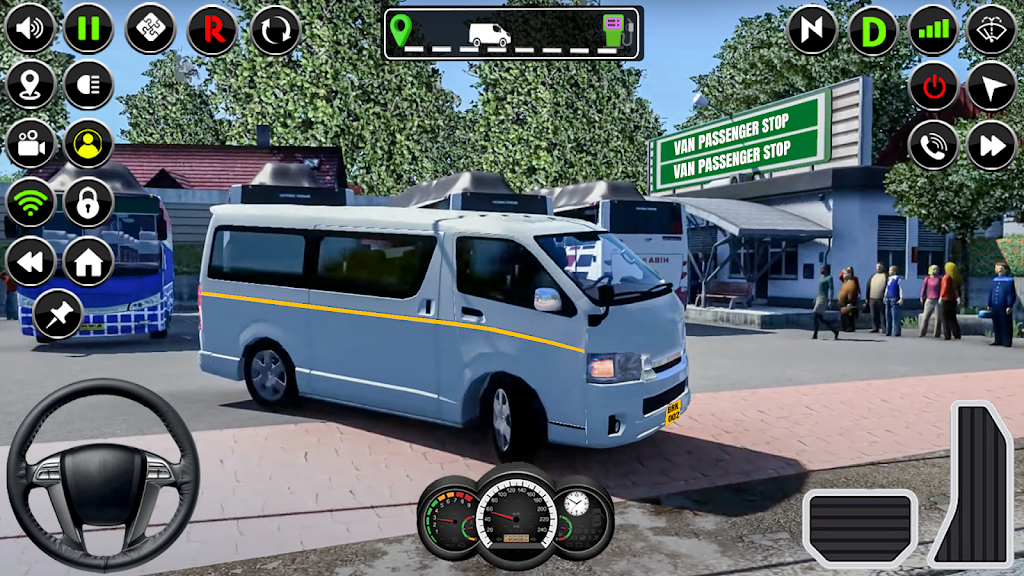The image size is (1024, 576).
Task: Toggle the white padlock button
Action: 89,203
